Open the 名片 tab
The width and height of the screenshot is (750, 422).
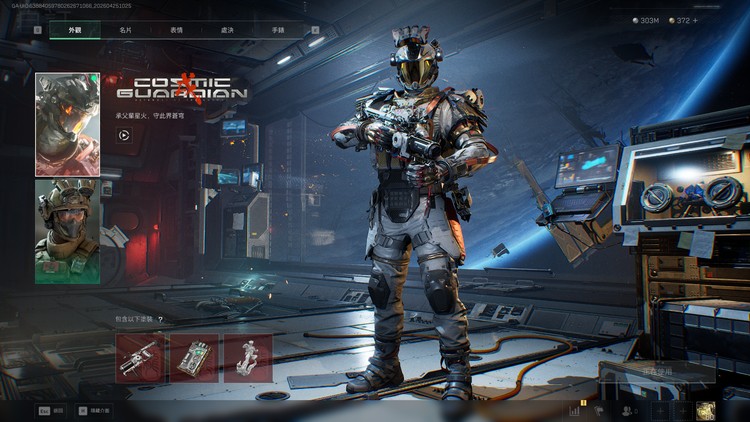tap(125, 30)
